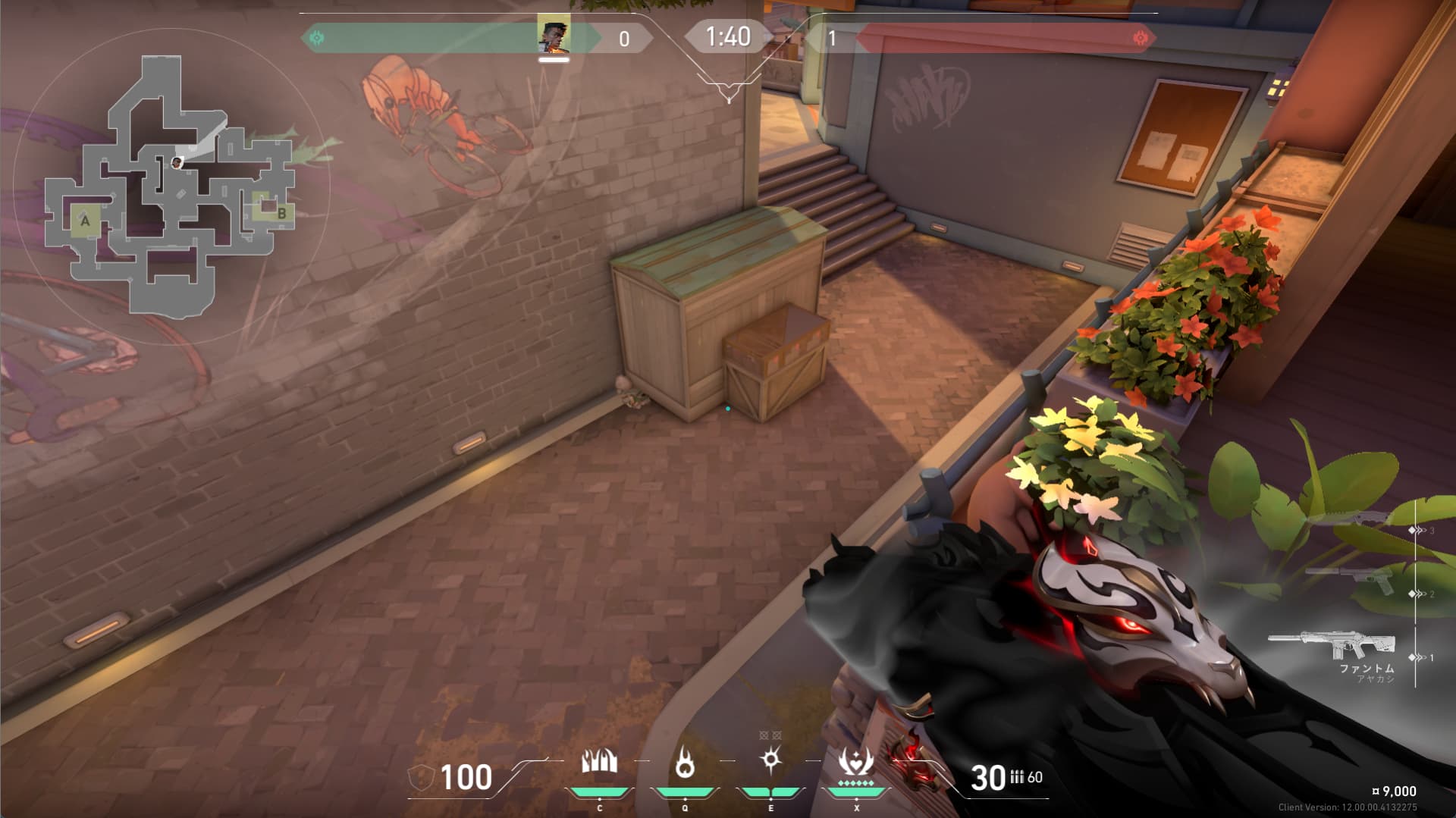Click the Phoenix agent portrait in the top bar

pyautogui.click(x=554, y=37)
